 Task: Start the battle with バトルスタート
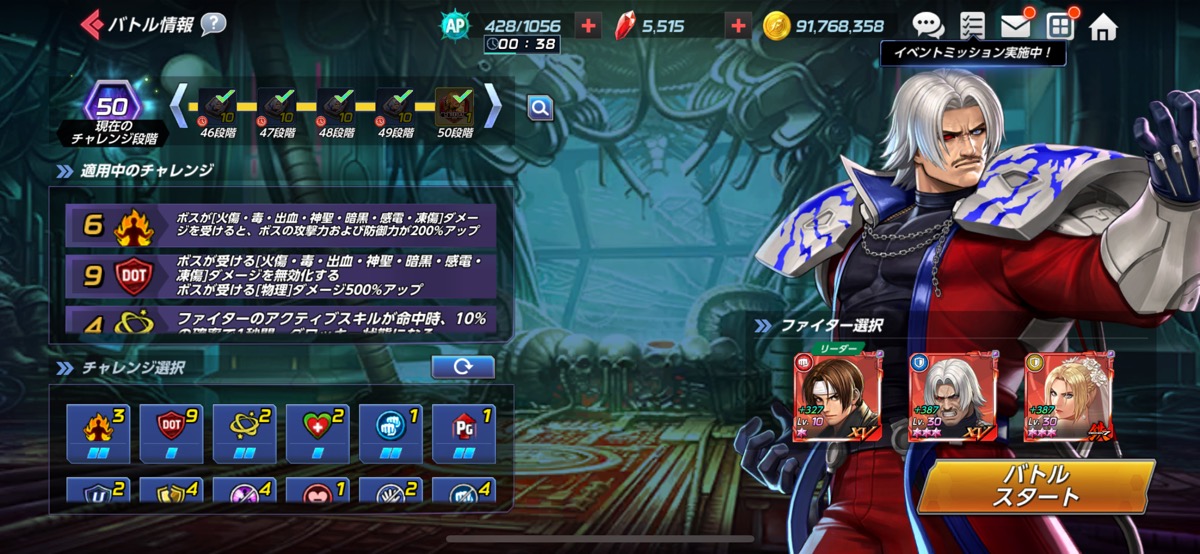coord(1036,486)
